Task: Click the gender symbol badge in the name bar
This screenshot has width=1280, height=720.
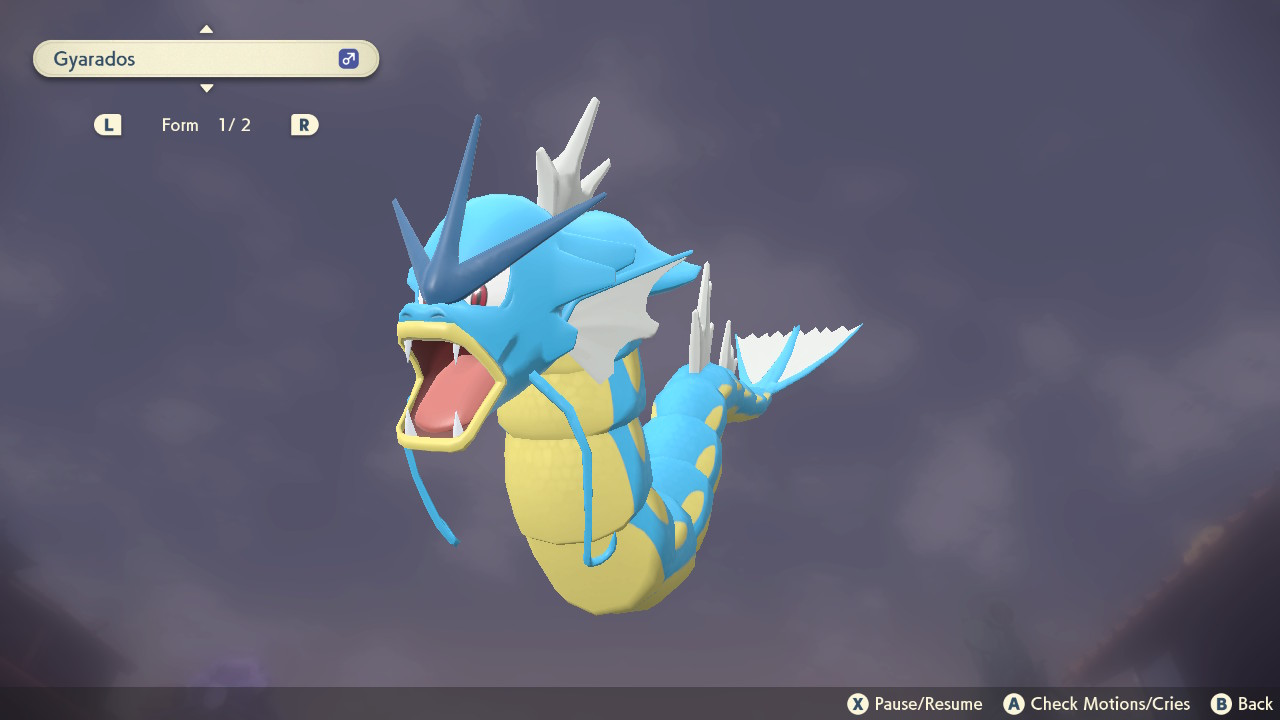Action: 347,58
